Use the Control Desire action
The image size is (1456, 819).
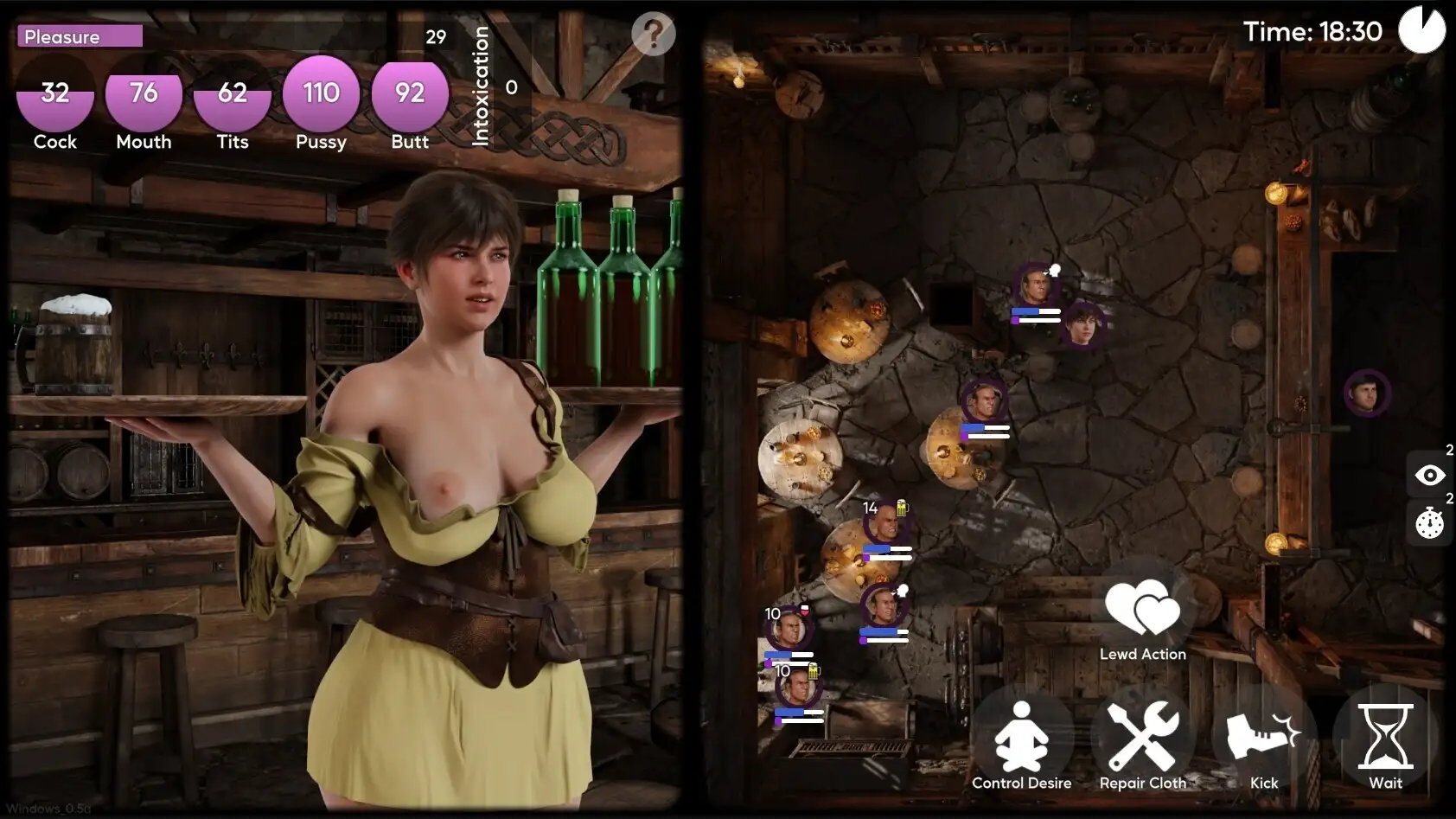pos(1021,738)
